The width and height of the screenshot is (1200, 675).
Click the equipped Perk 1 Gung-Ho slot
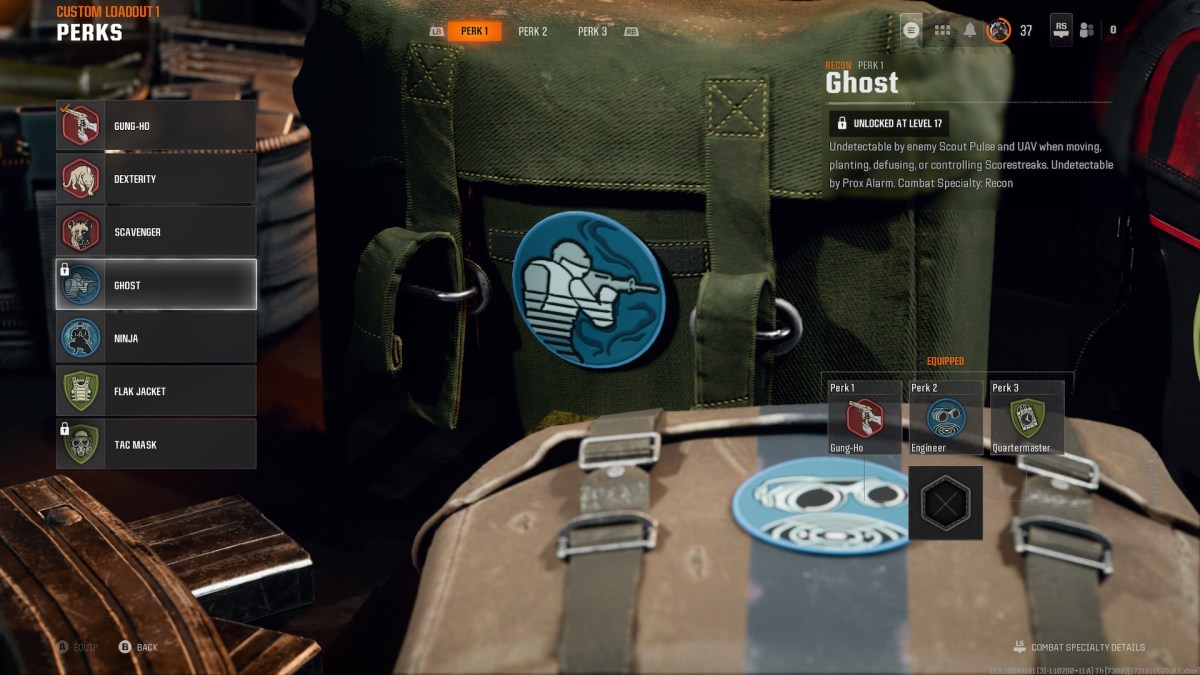pyautogui.click(x=864, y=418)
